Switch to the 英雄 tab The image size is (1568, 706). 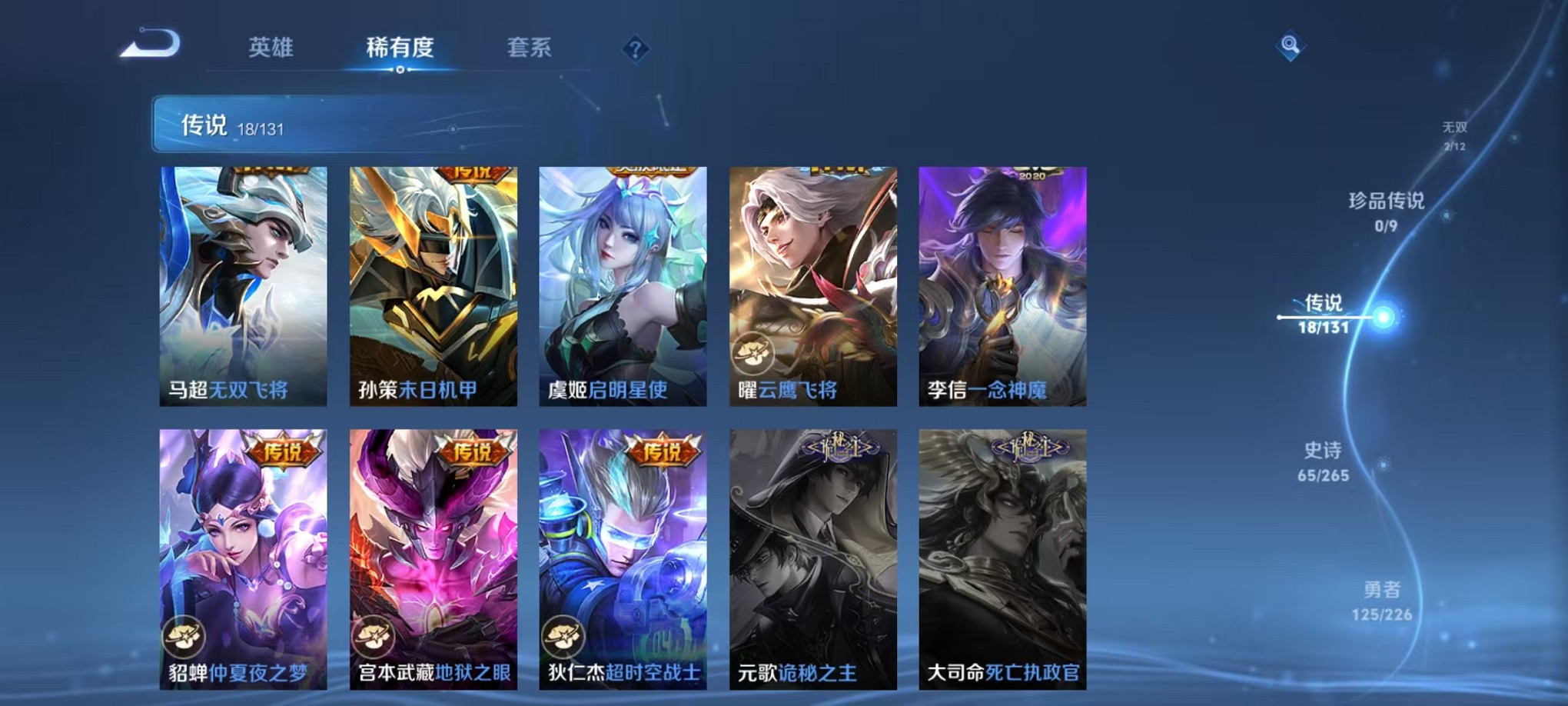271,48
